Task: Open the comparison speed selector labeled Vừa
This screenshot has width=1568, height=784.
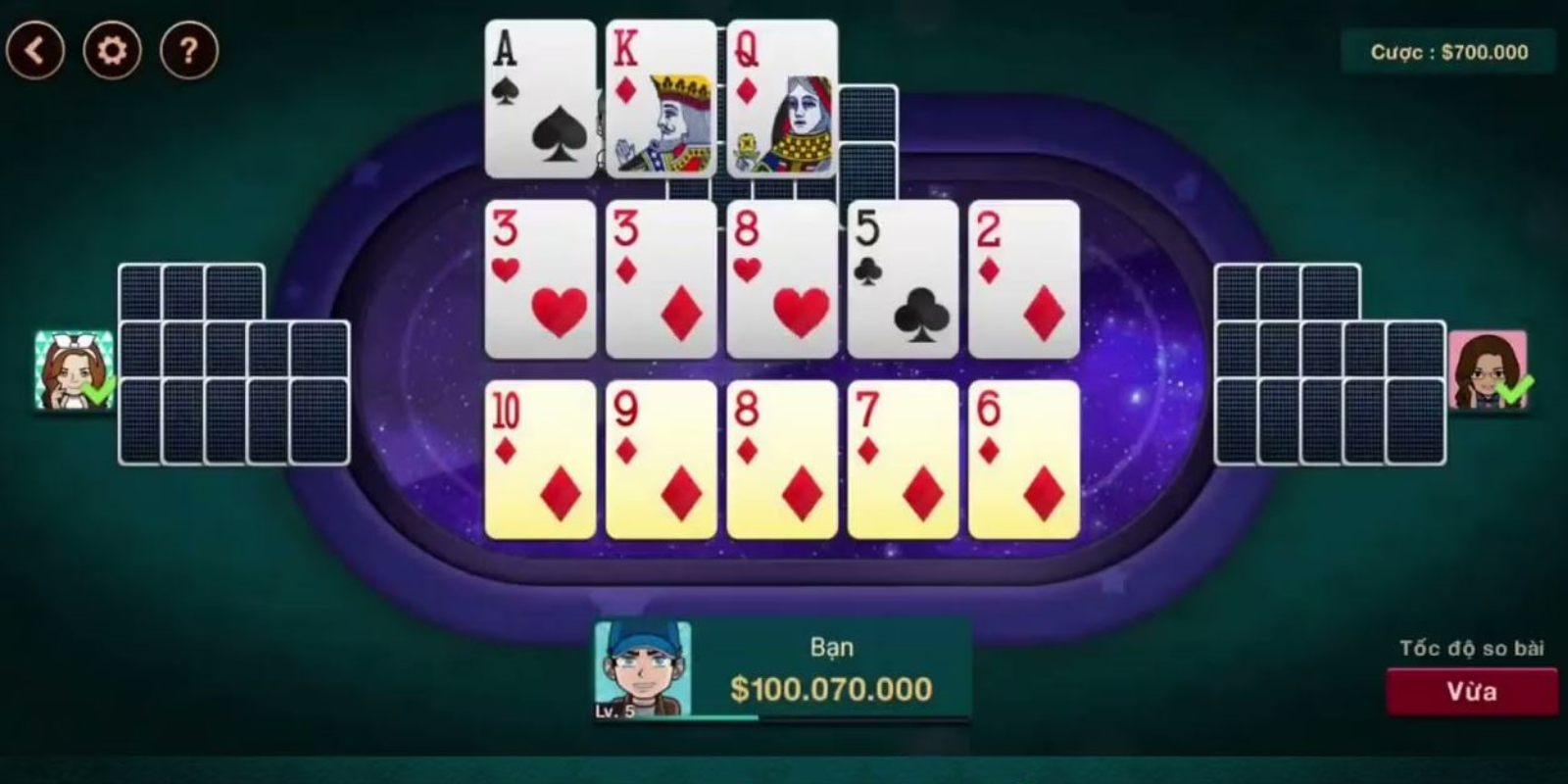Action: click(1473, 689)
